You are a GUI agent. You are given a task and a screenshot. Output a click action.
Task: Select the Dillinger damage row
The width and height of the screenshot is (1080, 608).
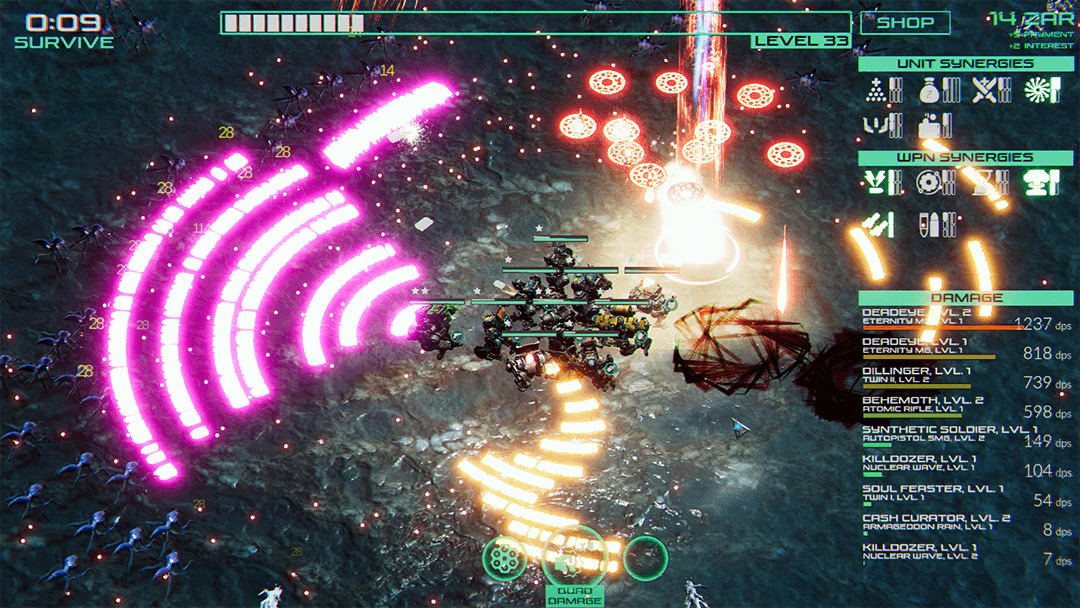click(958, 377)
